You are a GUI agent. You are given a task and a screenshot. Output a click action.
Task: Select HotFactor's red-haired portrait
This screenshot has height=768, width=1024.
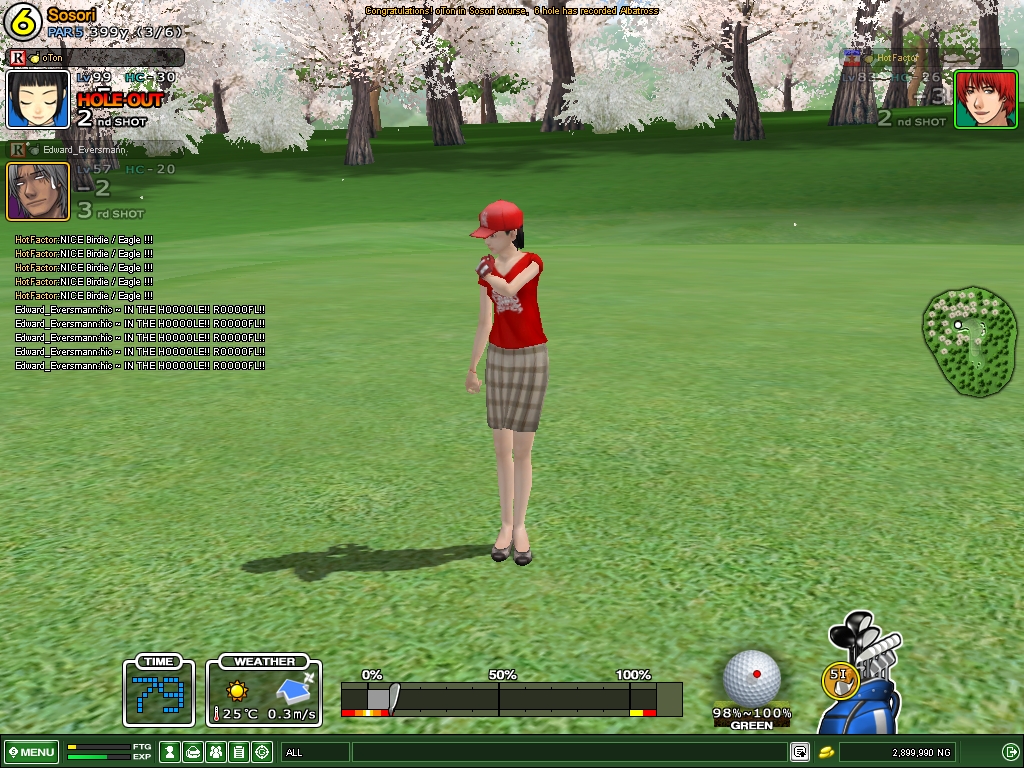[985, 99]
